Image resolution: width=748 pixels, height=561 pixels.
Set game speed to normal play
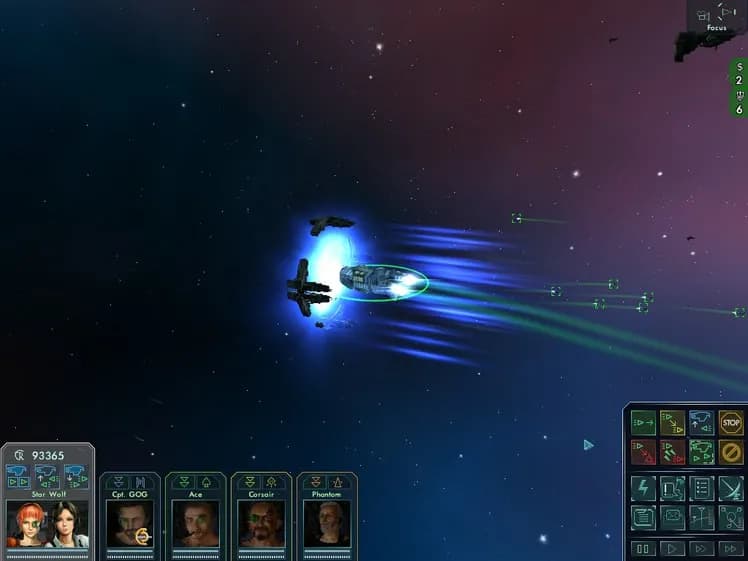coord(672,549)
